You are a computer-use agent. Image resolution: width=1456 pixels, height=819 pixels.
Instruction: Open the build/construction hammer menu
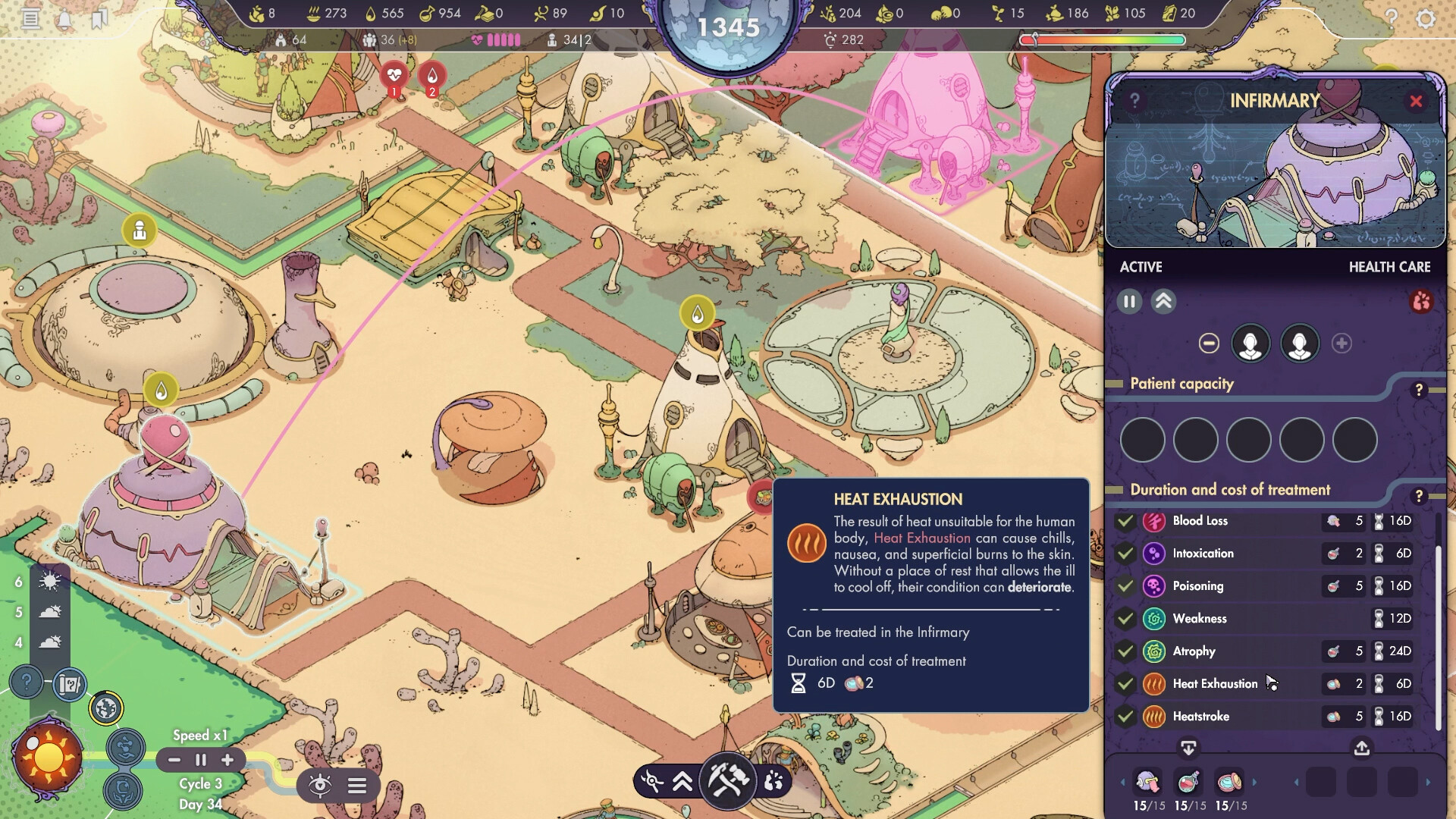tap(727, 782)
